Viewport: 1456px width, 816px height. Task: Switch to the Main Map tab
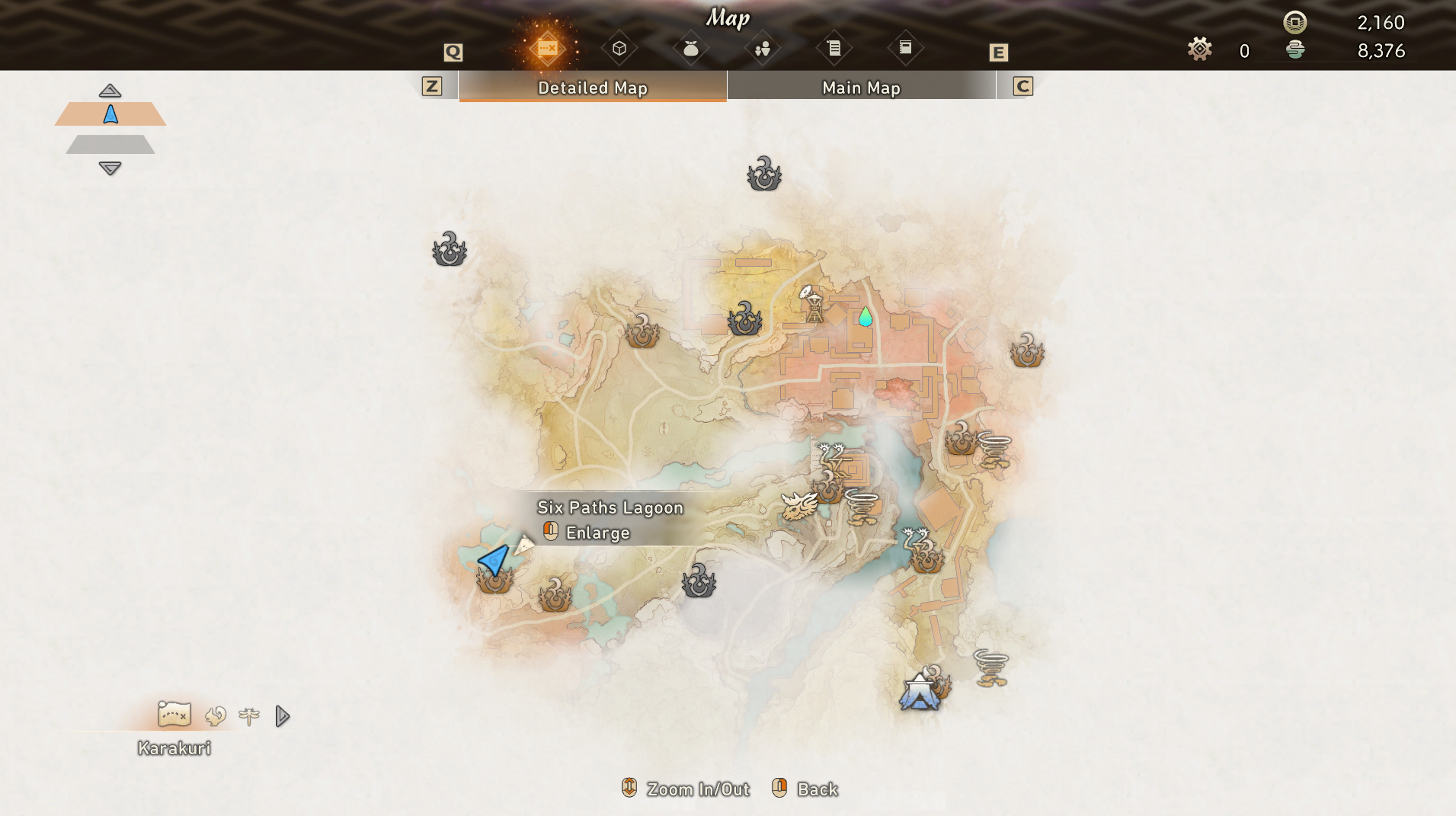861,88
